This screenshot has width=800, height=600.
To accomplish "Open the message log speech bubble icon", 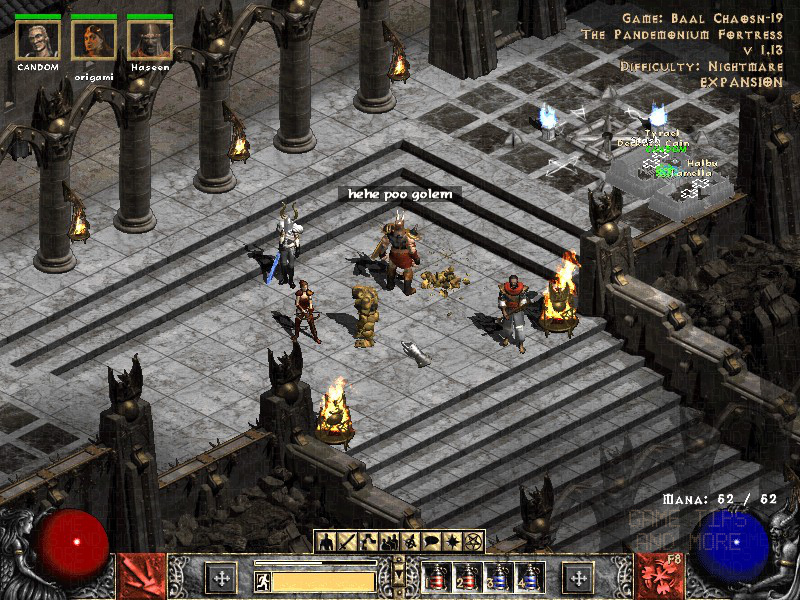I will tap(432, 541).
